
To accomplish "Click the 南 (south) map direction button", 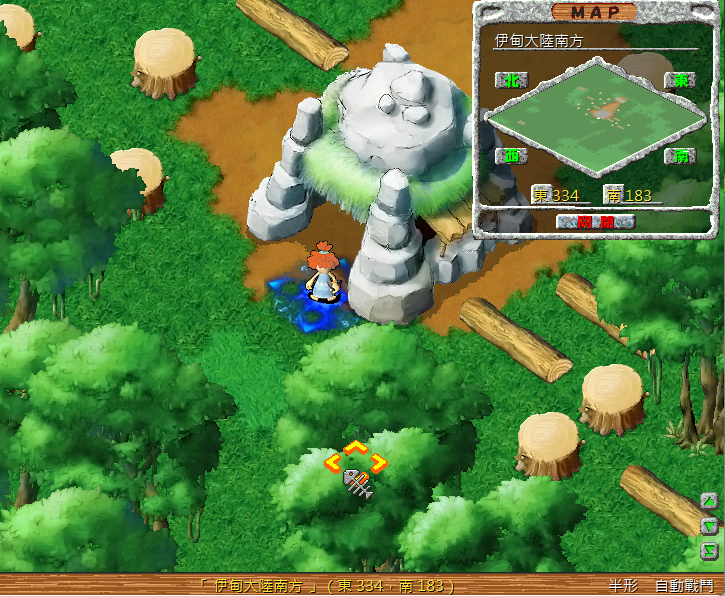I will tap(680, 156).
